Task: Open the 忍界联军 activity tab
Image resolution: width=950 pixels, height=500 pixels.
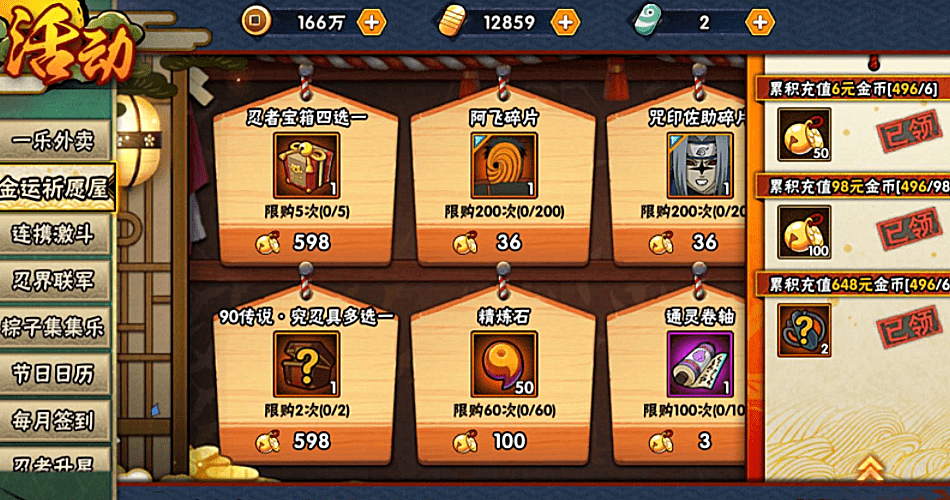Action: (x=55, y=281)
